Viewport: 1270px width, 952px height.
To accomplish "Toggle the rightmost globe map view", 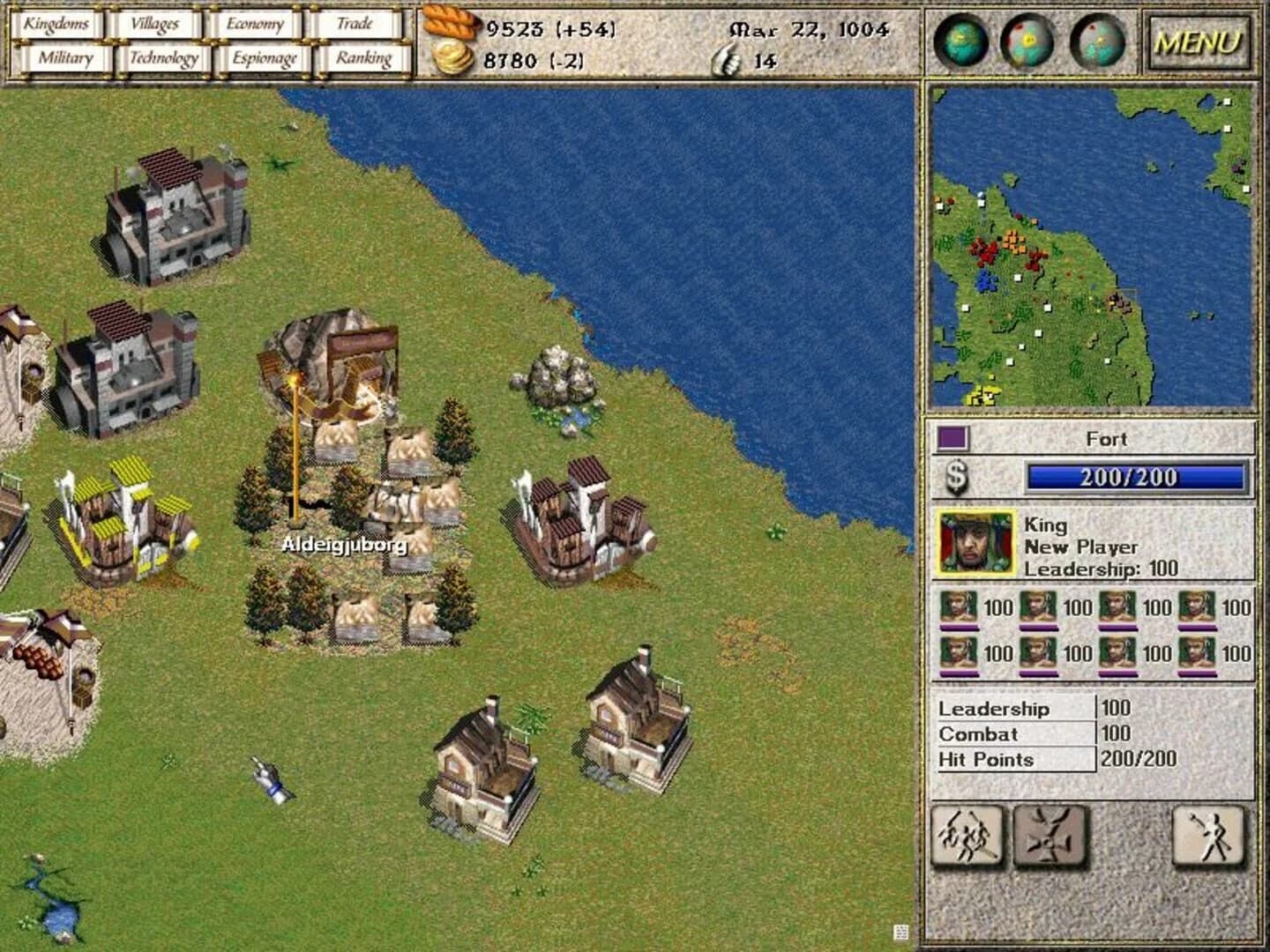I will pyautogui.click(x=1096, y=41).
